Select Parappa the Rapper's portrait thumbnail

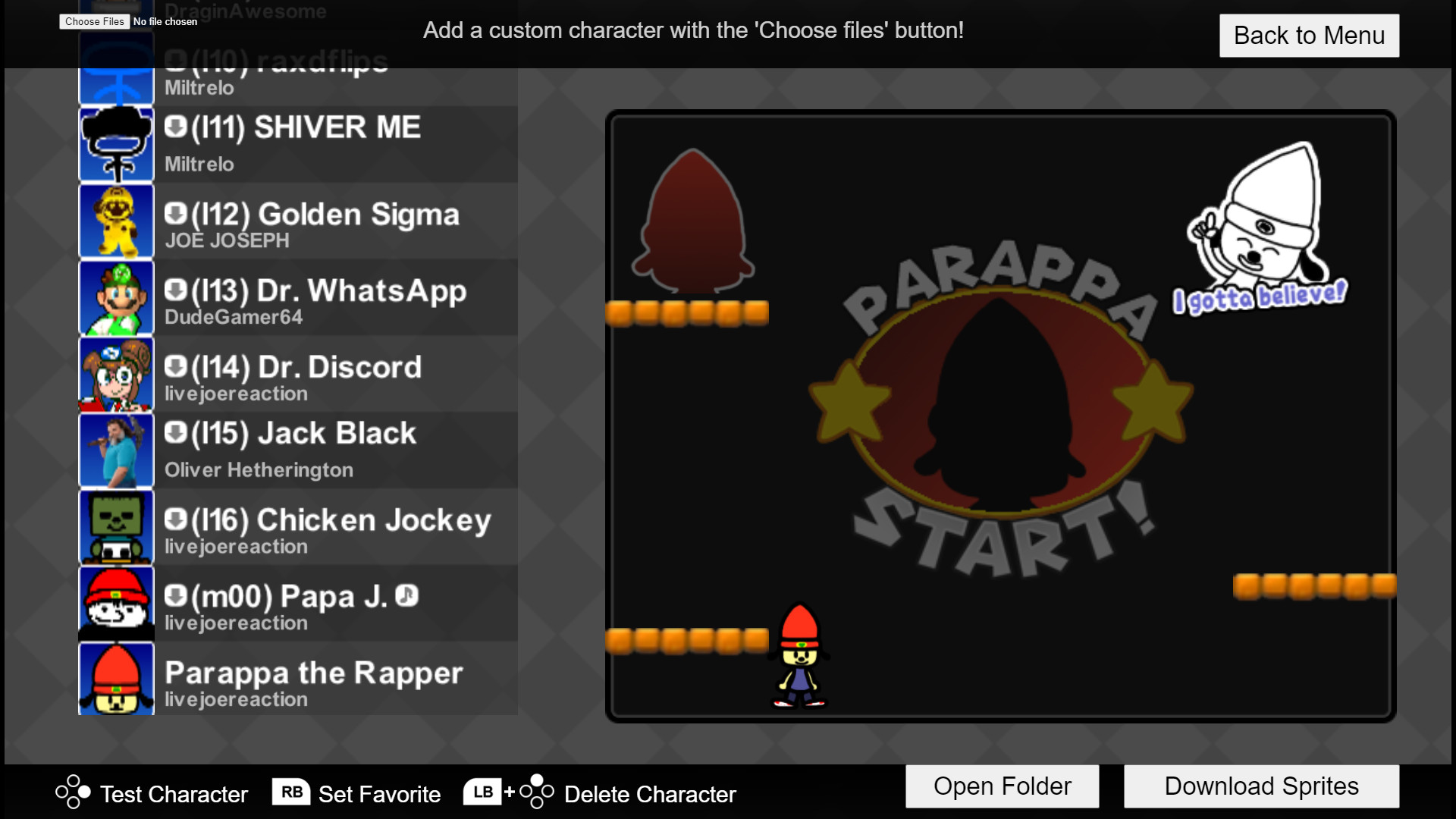(x=115, y=678)
